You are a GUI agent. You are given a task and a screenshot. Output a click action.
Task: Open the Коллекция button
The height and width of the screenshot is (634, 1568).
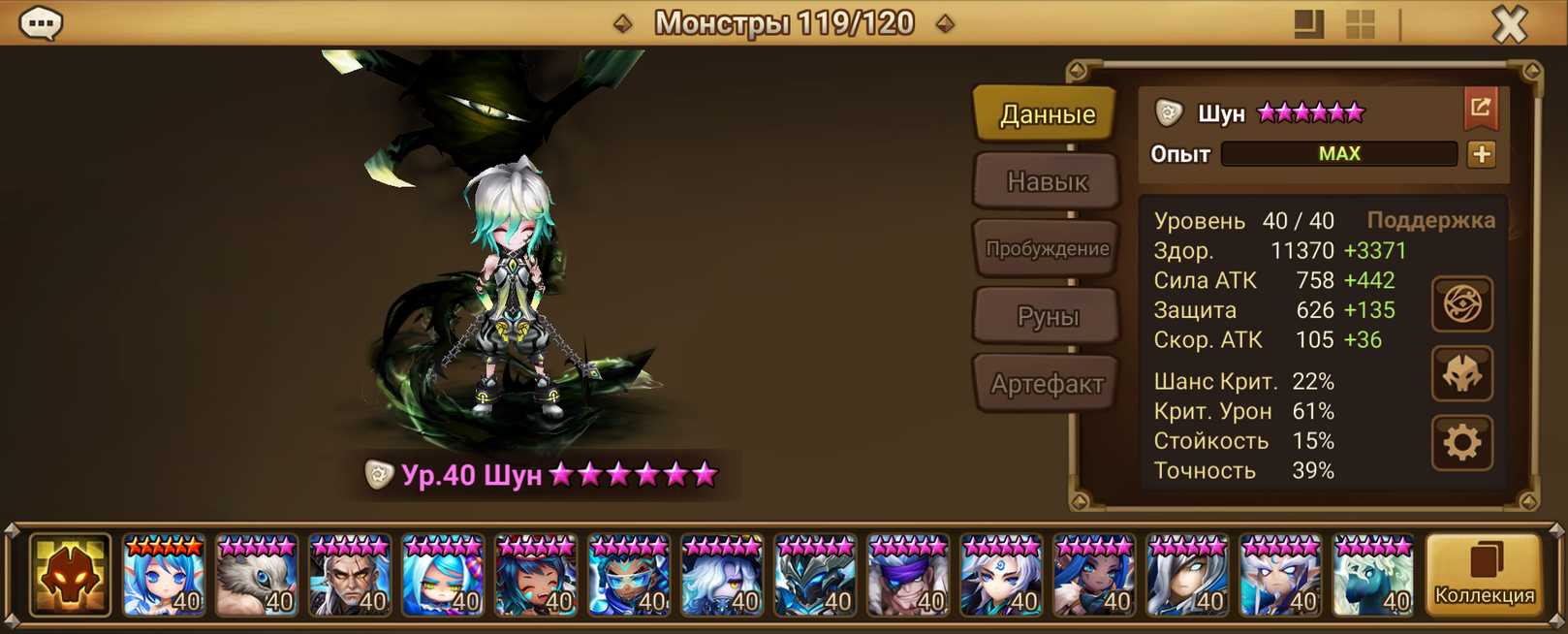click(x=1484, y=575)
